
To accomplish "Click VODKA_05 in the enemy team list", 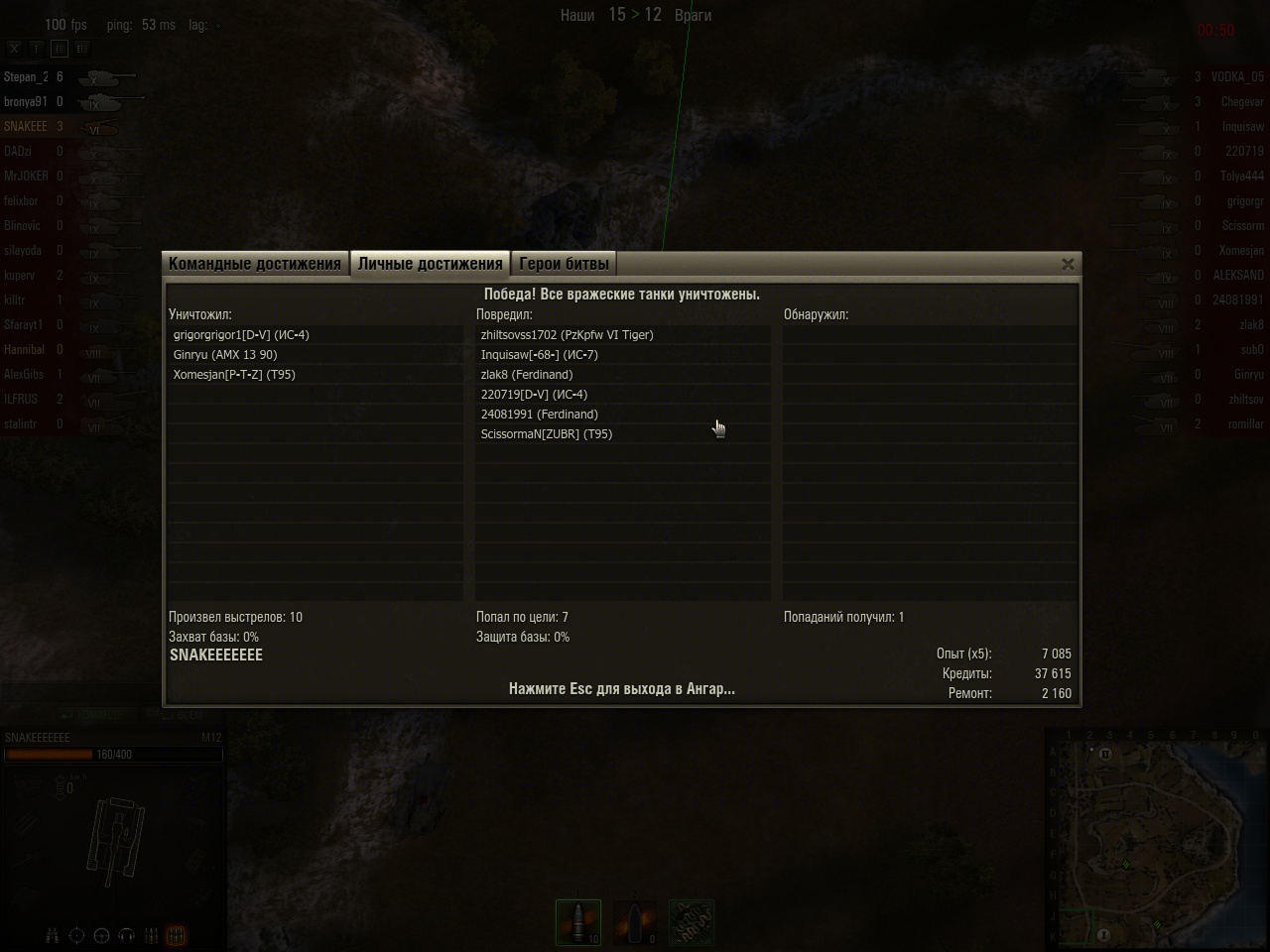I will tap(1236, 76).
